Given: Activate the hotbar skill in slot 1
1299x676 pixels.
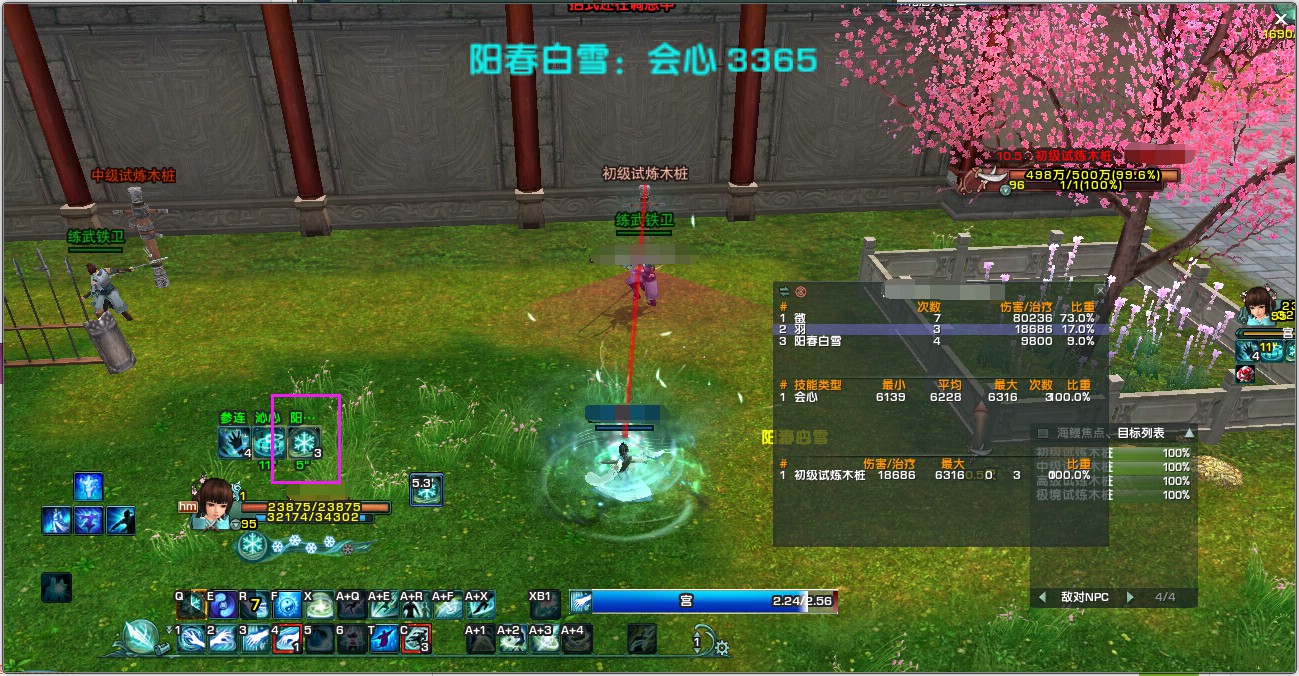Looking at the screenshot, I should coord(191,638).
